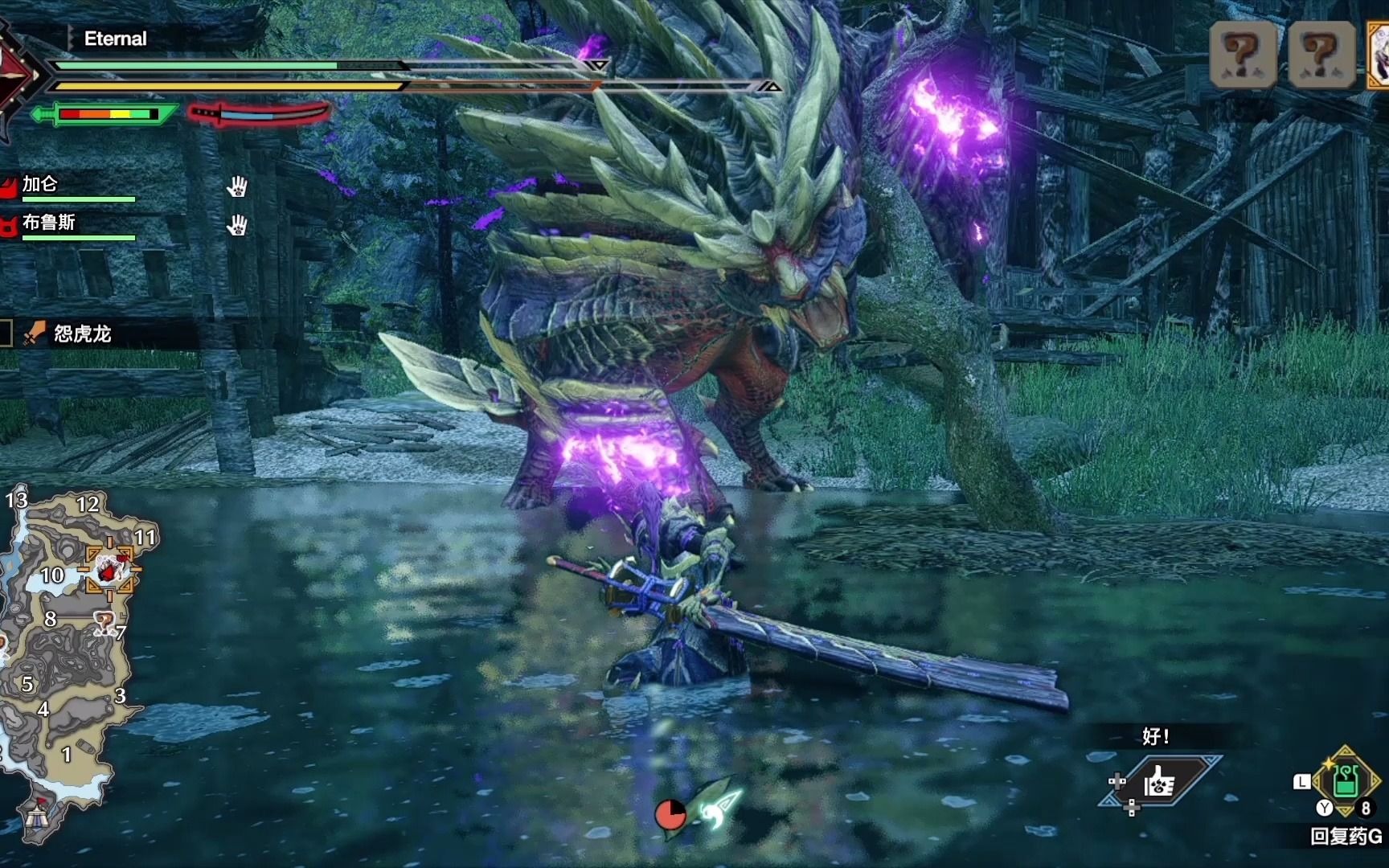The width and height of the screenshot is (1389, 868).
Task: Select buddy 布鲁斯 in the party list
Action: pos(48,223)
